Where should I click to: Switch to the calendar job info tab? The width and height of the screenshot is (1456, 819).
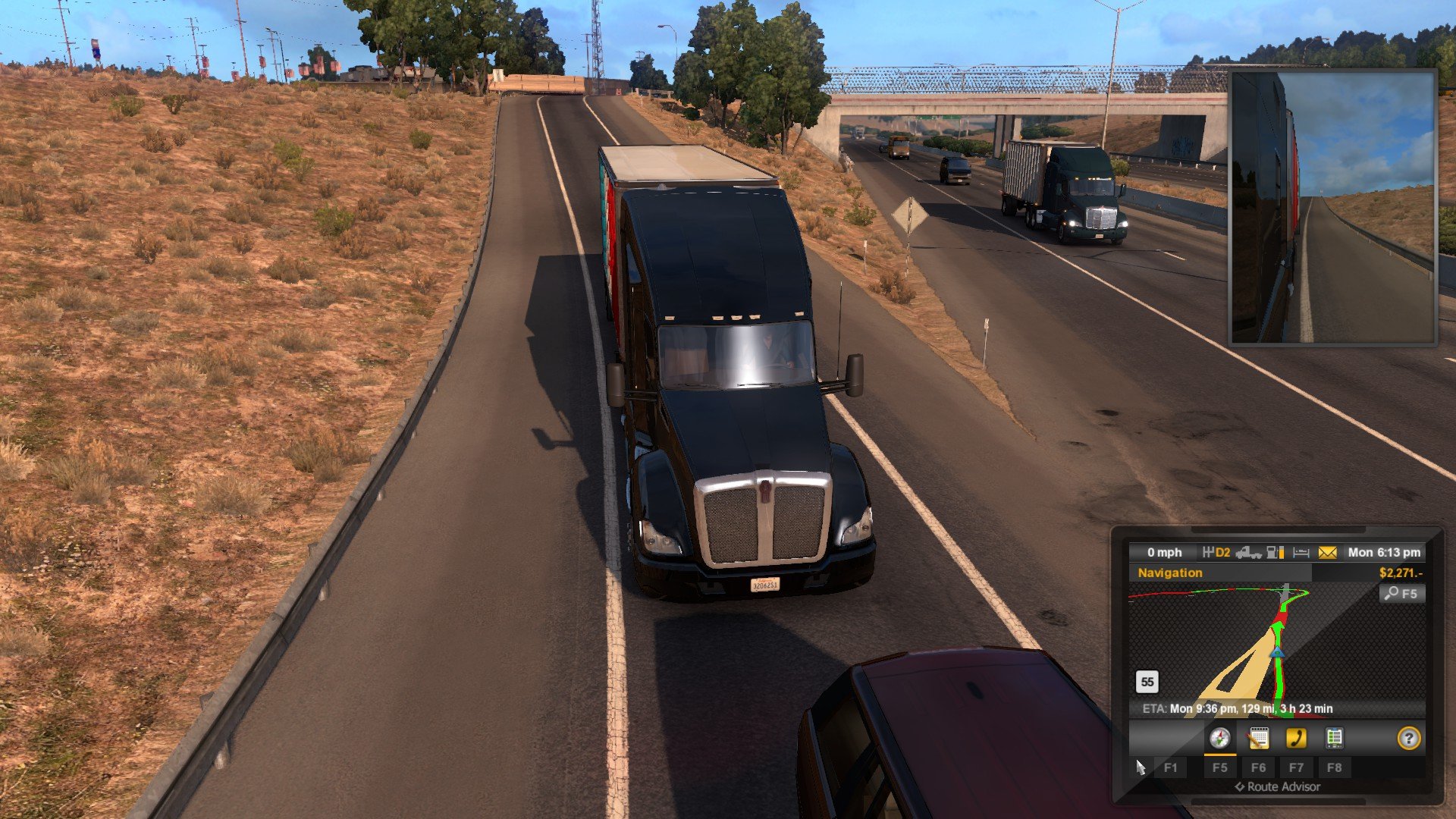(1258, 738)
